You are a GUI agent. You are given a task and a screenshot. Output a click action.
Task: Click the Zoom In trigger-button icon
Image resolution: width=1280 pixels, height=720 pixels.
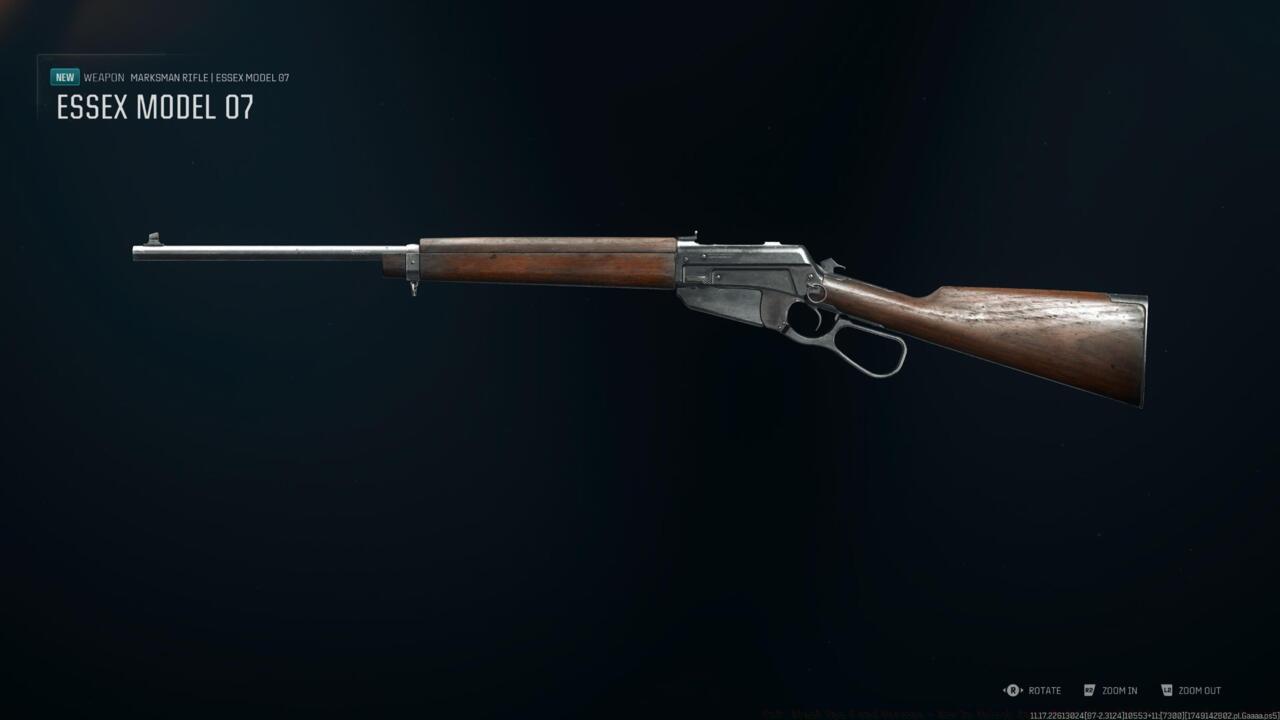click(1089, 690)
